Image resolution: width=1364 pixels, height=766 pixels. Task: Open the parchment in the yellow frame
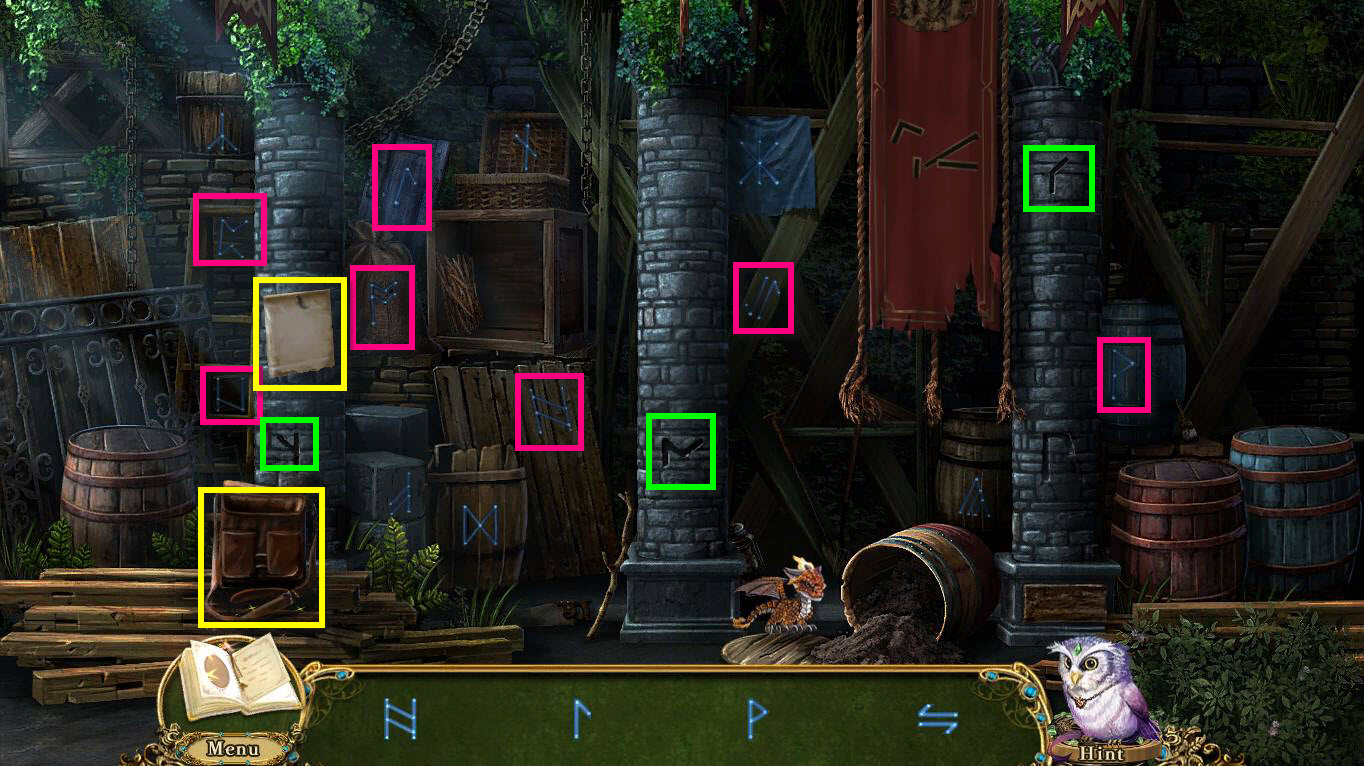pos(301,333)
